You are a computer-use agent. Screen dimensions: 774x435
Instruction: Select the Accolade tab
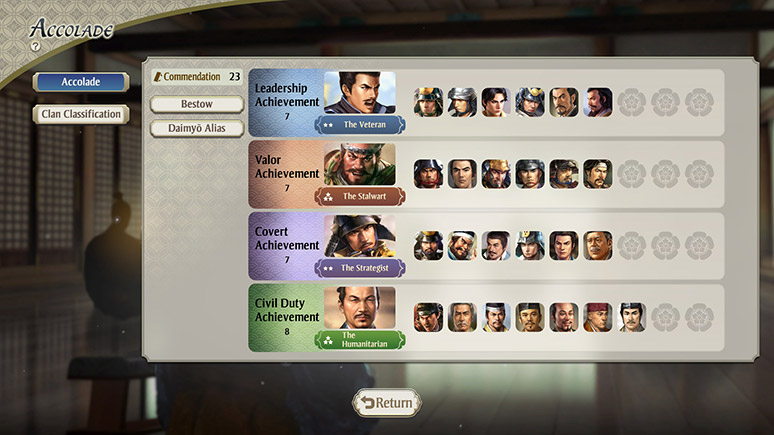click(x=81, y=82)
